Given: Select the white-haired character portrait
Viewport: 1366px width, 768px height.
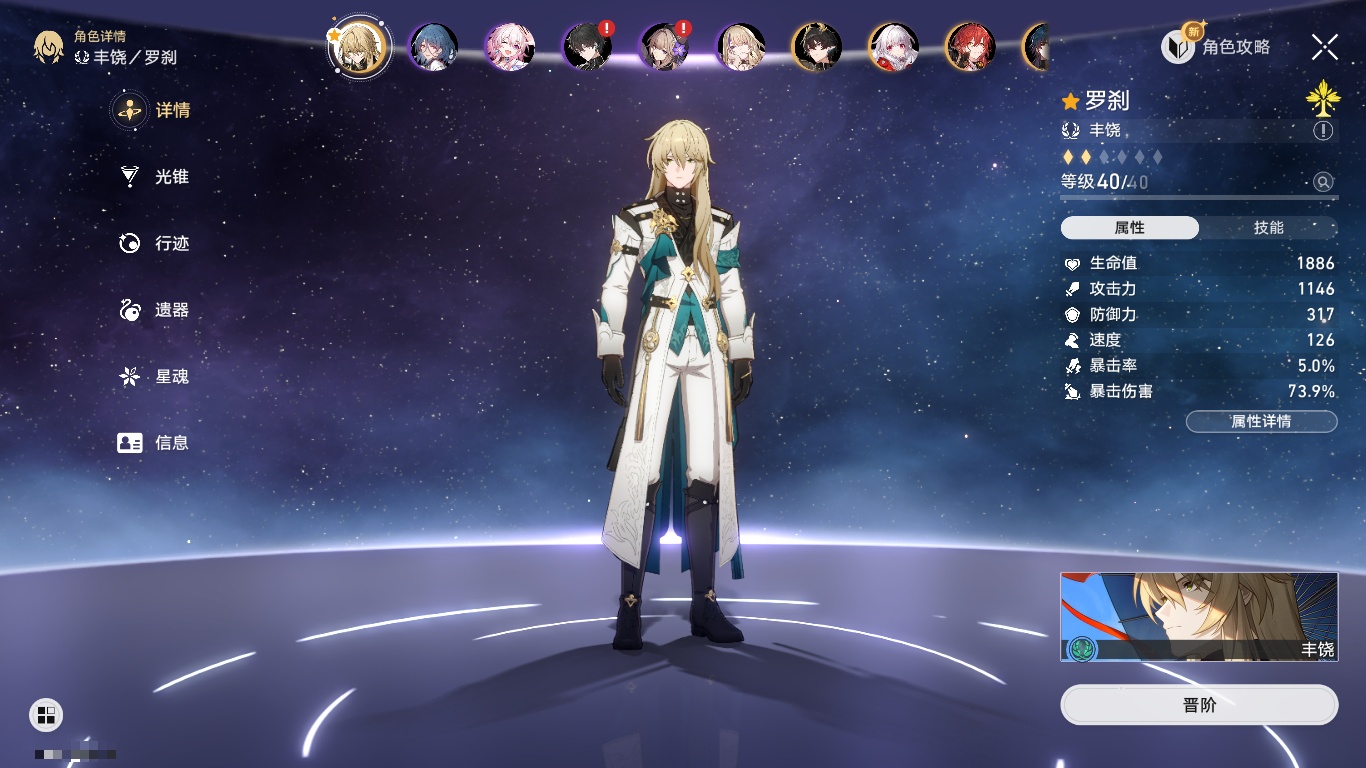Looking at the screenshot, I should pyautogui.click(x=893, y=47).
